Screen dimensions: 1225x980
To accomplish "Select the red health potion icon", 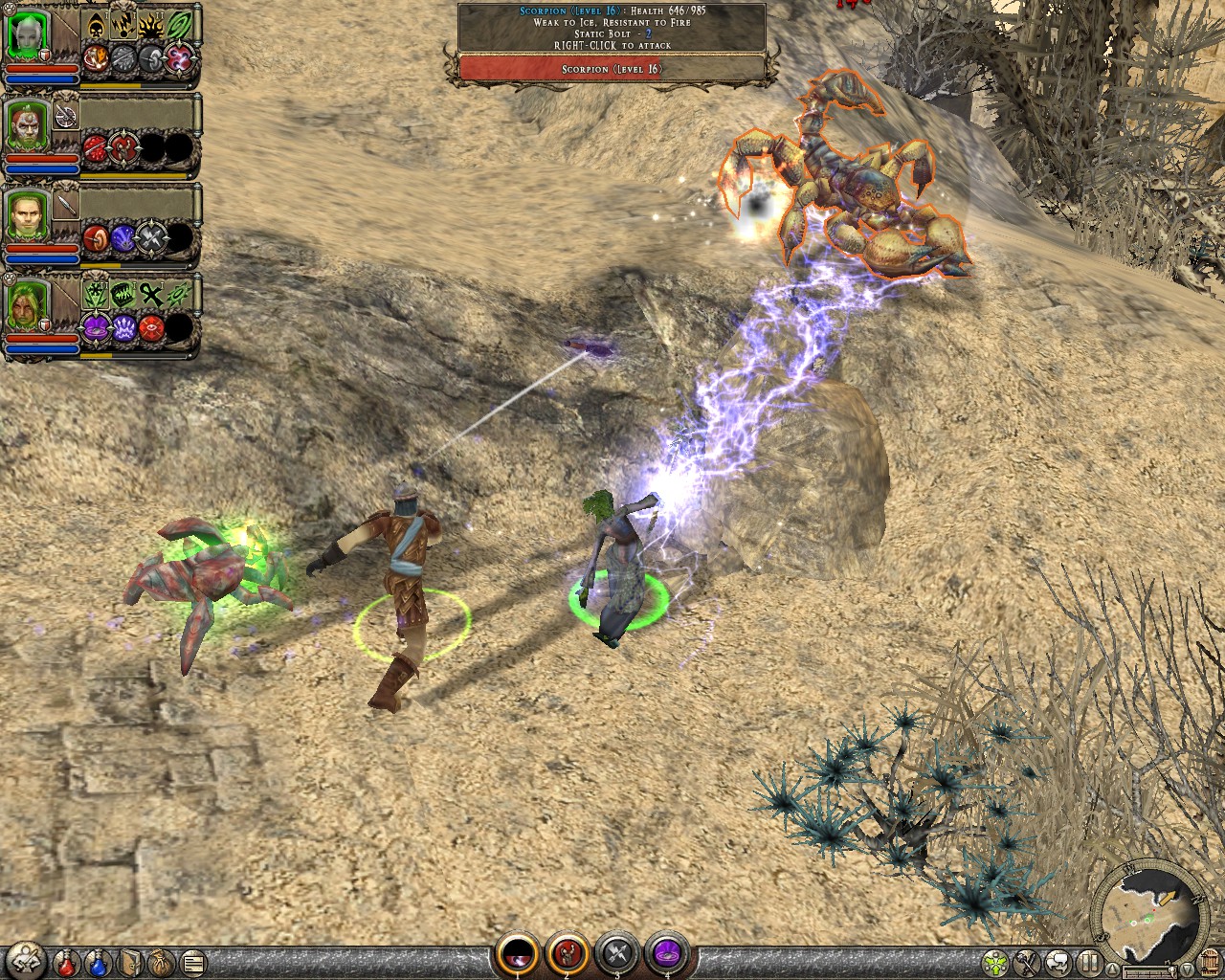I will 66,965.
